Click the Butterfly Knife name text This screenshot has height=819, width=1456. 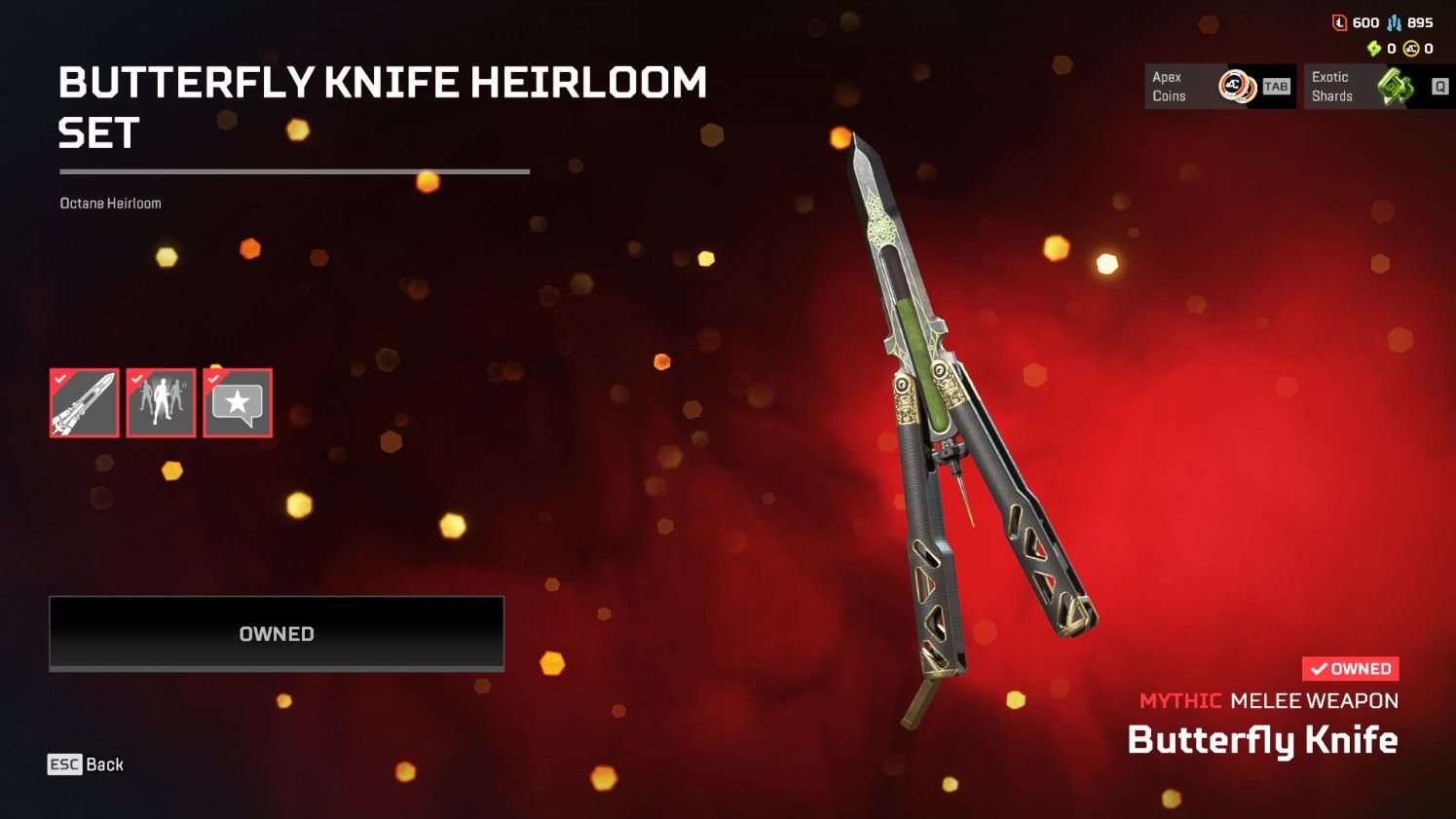1262,740
